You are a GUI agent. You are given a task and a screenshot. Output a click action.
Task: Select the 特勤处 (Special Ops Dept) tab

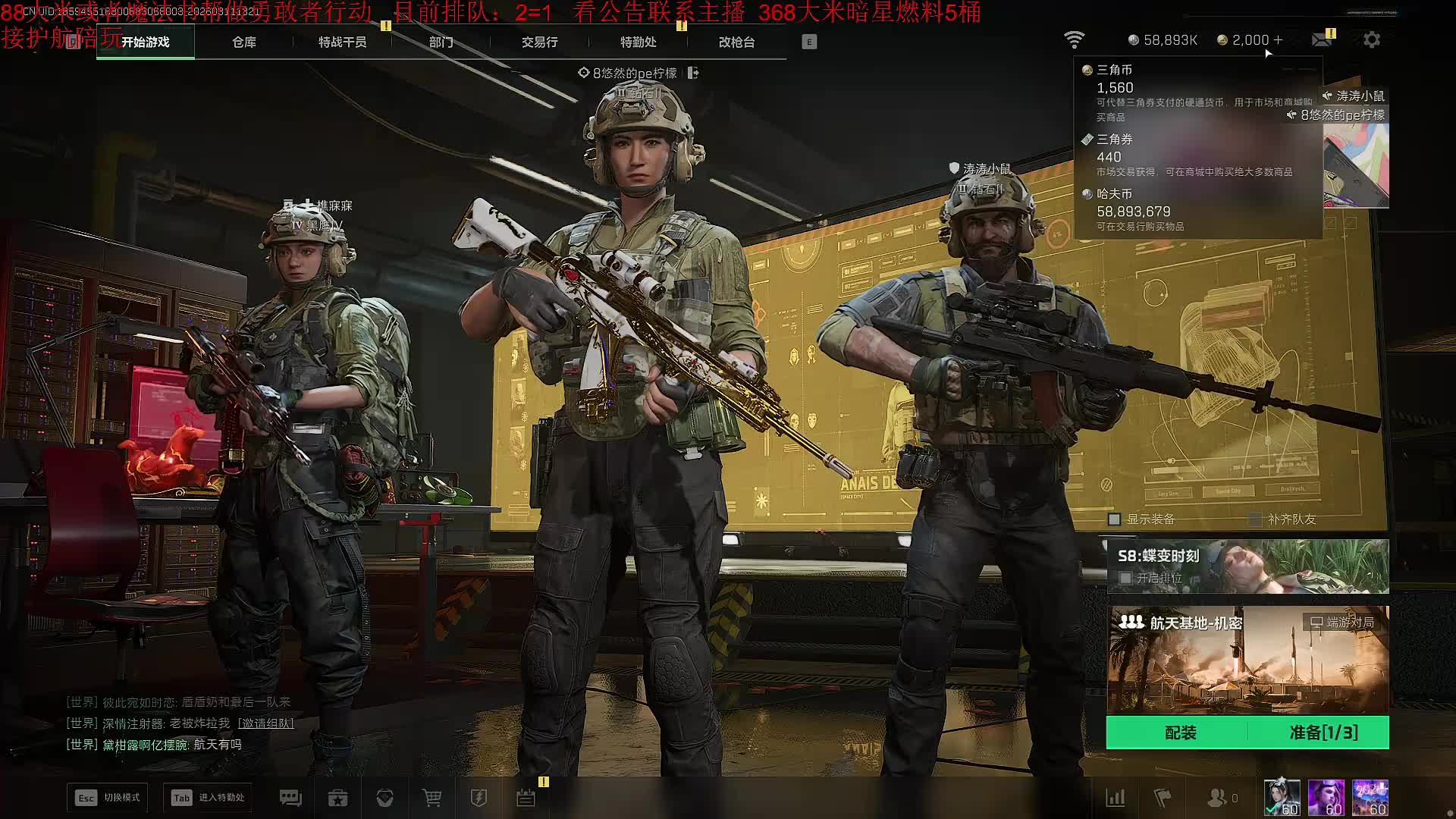[638, 42]
